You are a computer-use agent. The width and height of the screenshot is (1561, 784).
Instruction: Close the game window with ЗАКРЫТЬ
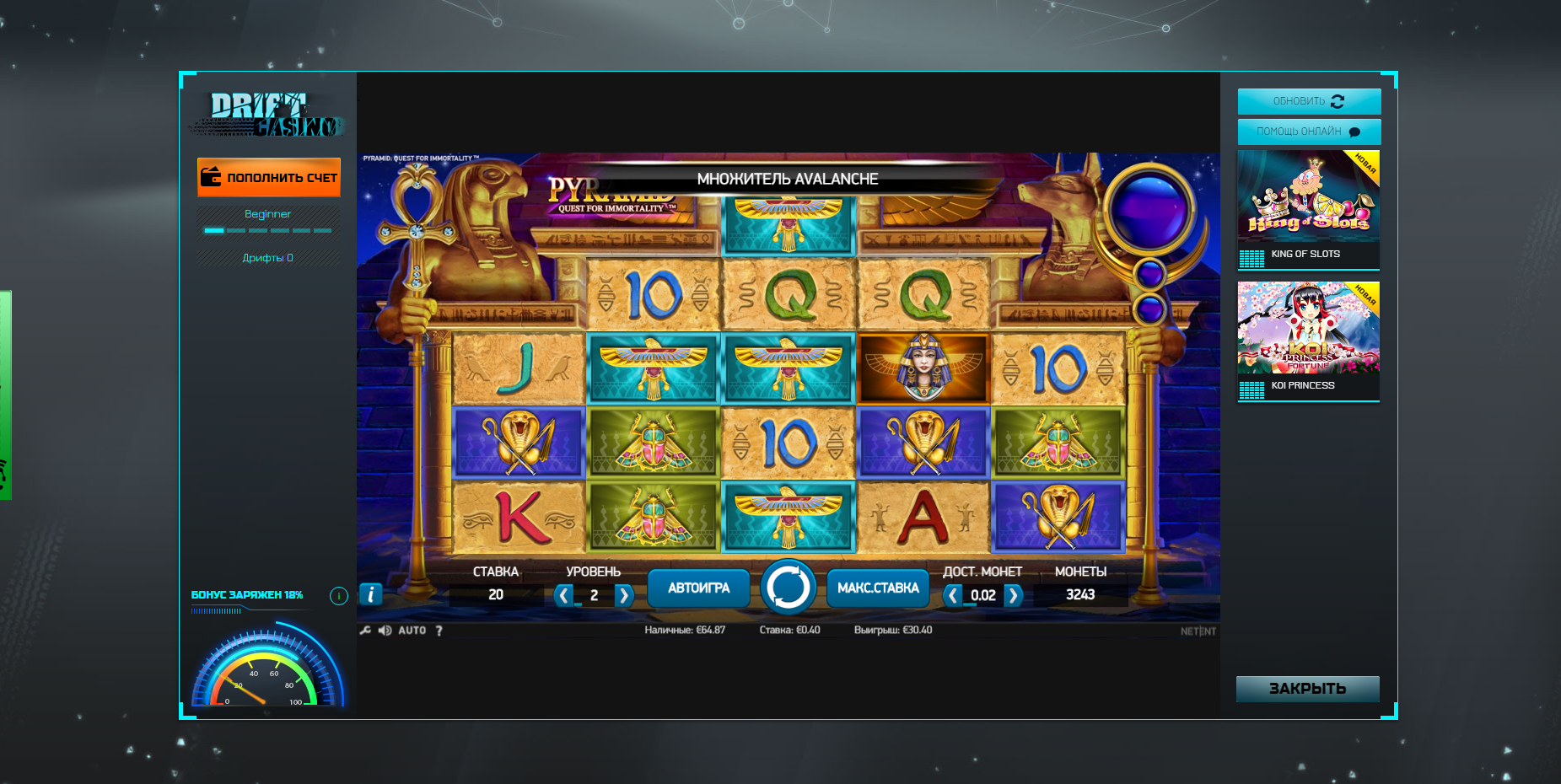[1308, 689]
